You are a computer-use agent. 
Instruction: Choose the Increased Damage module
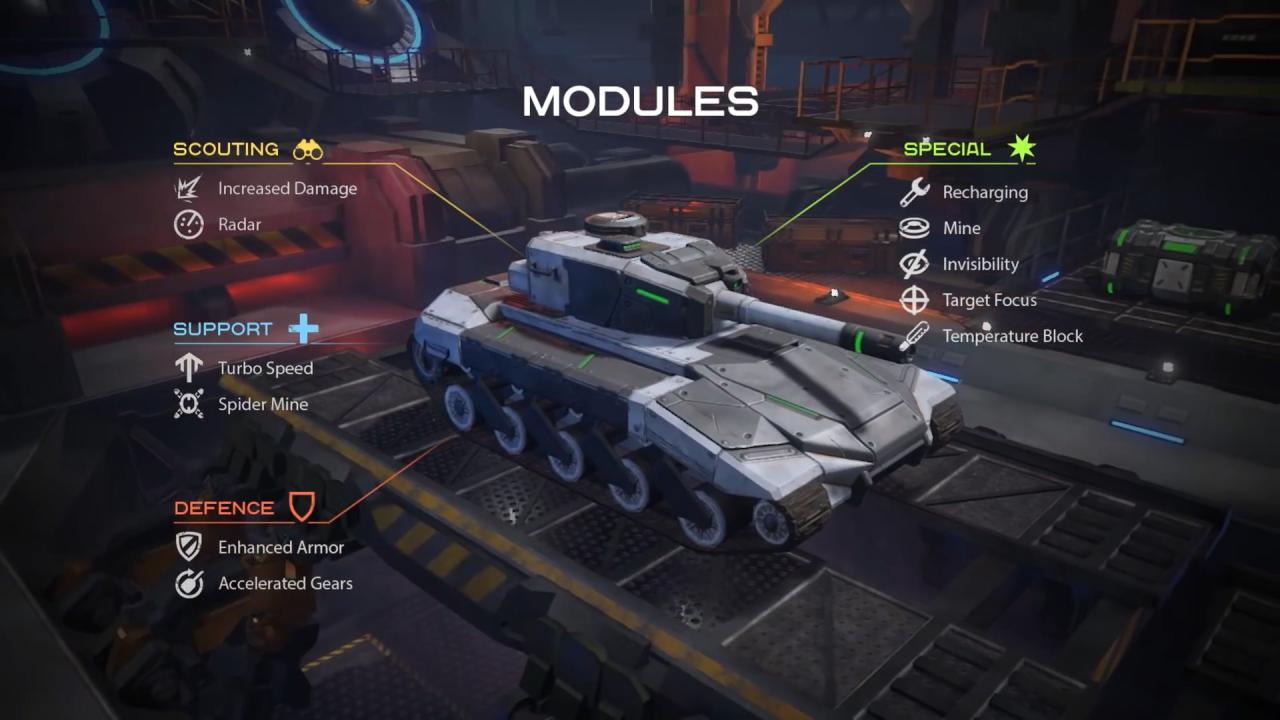click(287, 188)
